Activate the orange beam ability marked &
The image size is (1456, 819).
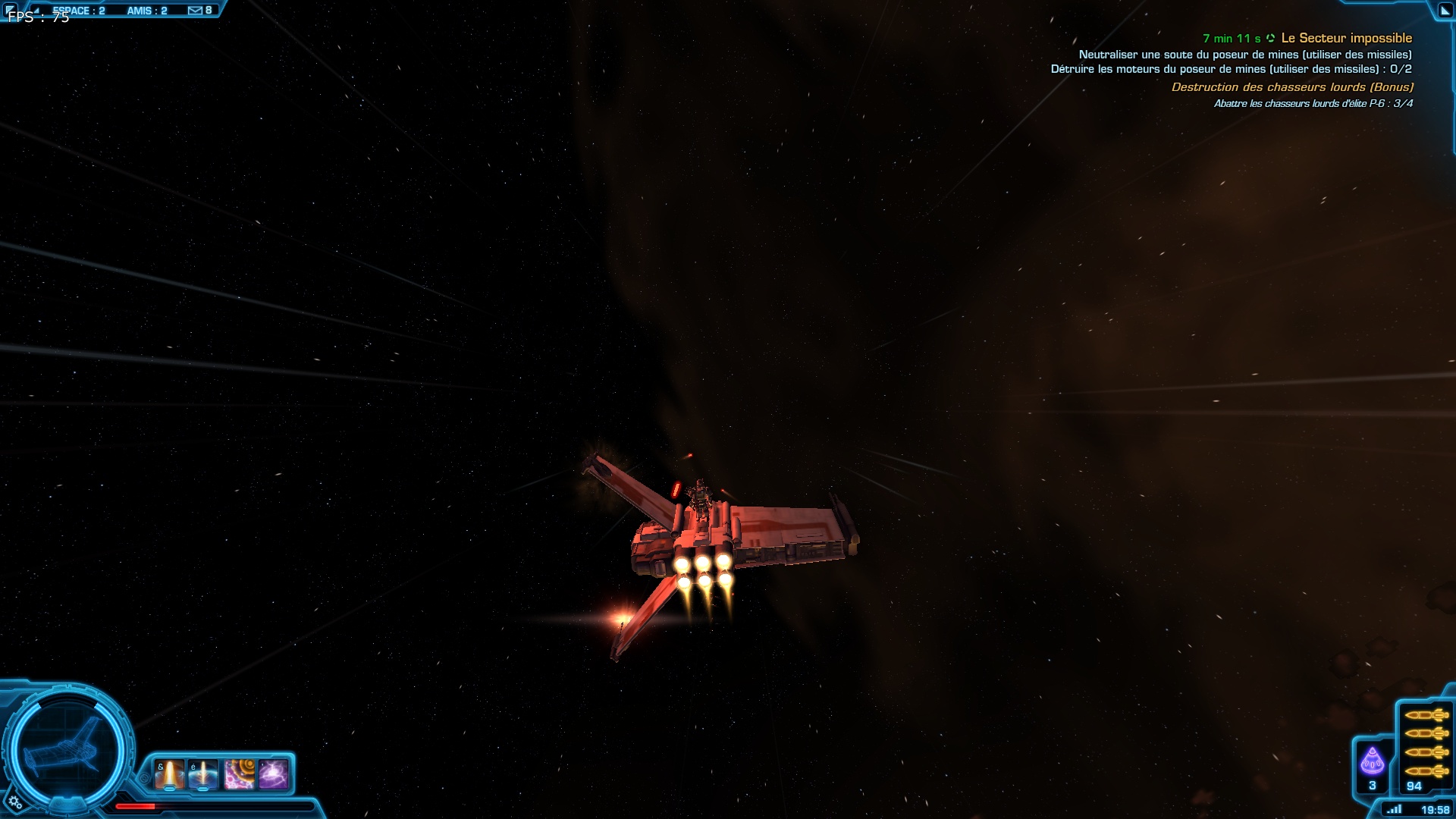pos(169,775)
